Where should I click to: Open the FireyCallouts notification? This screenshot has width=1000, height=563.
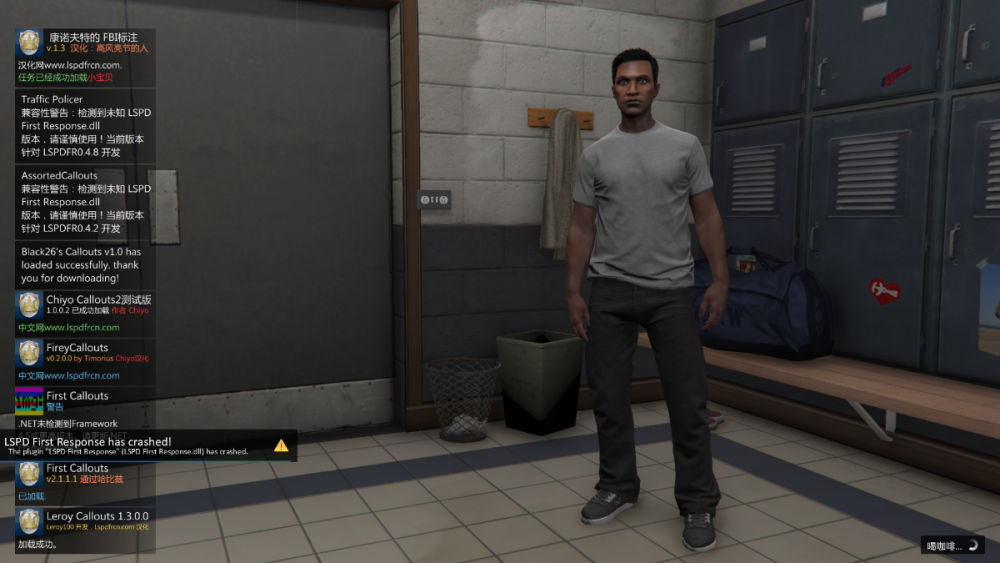(85, 361)
